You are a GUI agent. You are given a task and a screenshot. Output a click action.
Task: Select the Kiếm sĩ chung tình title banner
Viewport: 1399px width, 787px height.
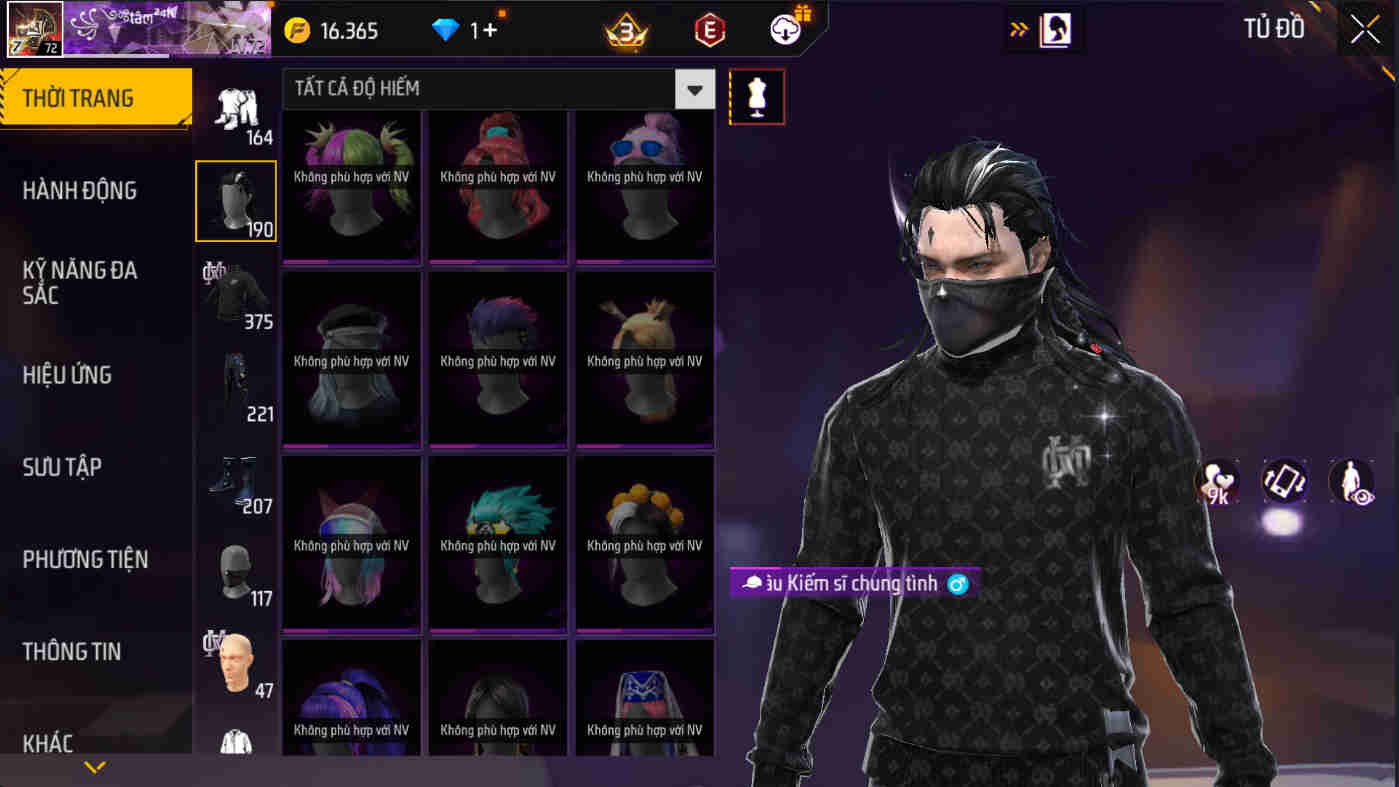(x=855, y=581)
